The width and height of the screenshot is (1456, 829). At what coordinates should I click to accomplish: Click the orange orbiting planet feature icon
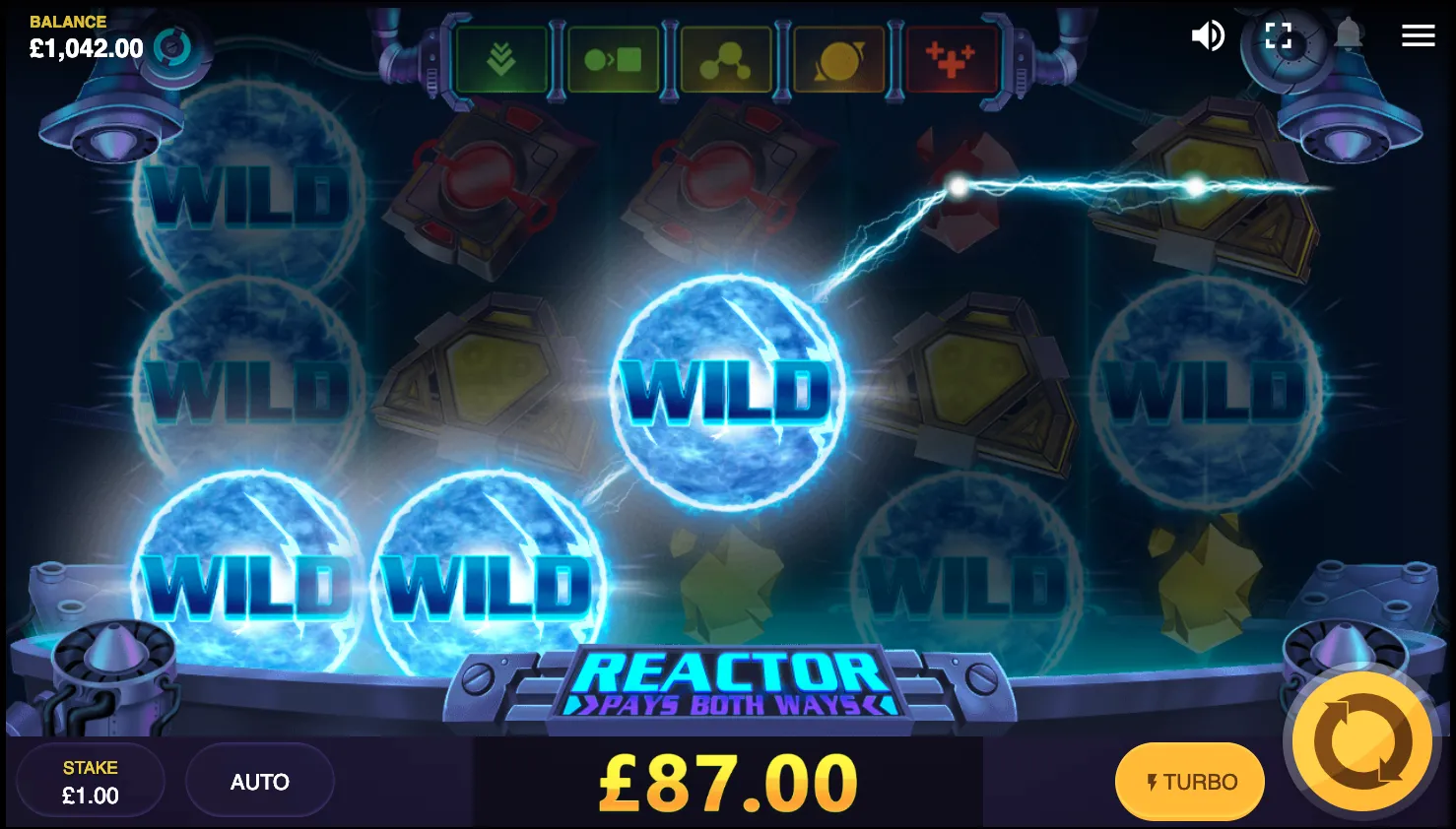pyautogui.click(x=838, y=58)
